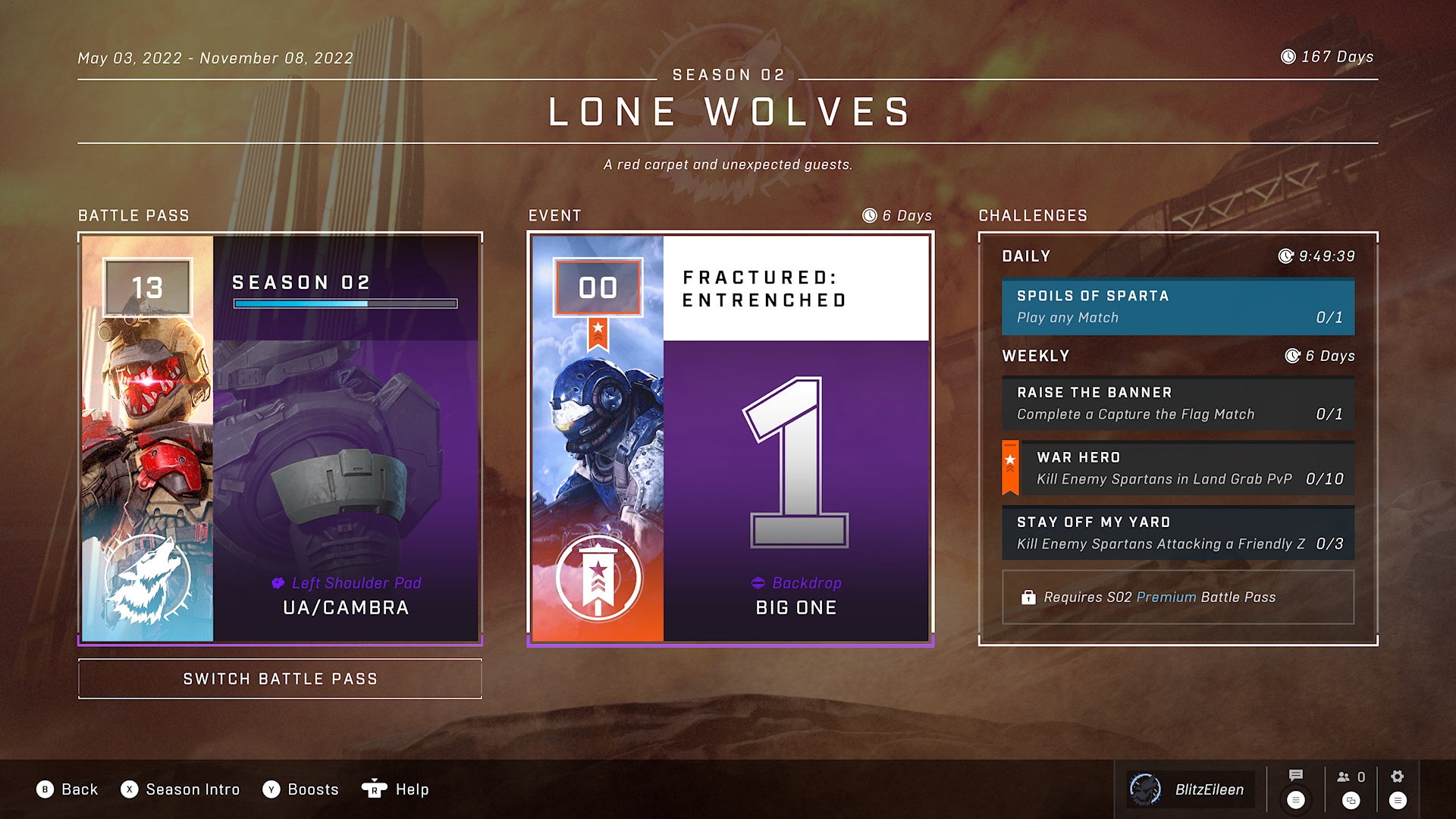The height and width of the screenshot is (819, 1456).
Task: Click the Left Shoulder Pad reward icon
Action: click(279, 582)
